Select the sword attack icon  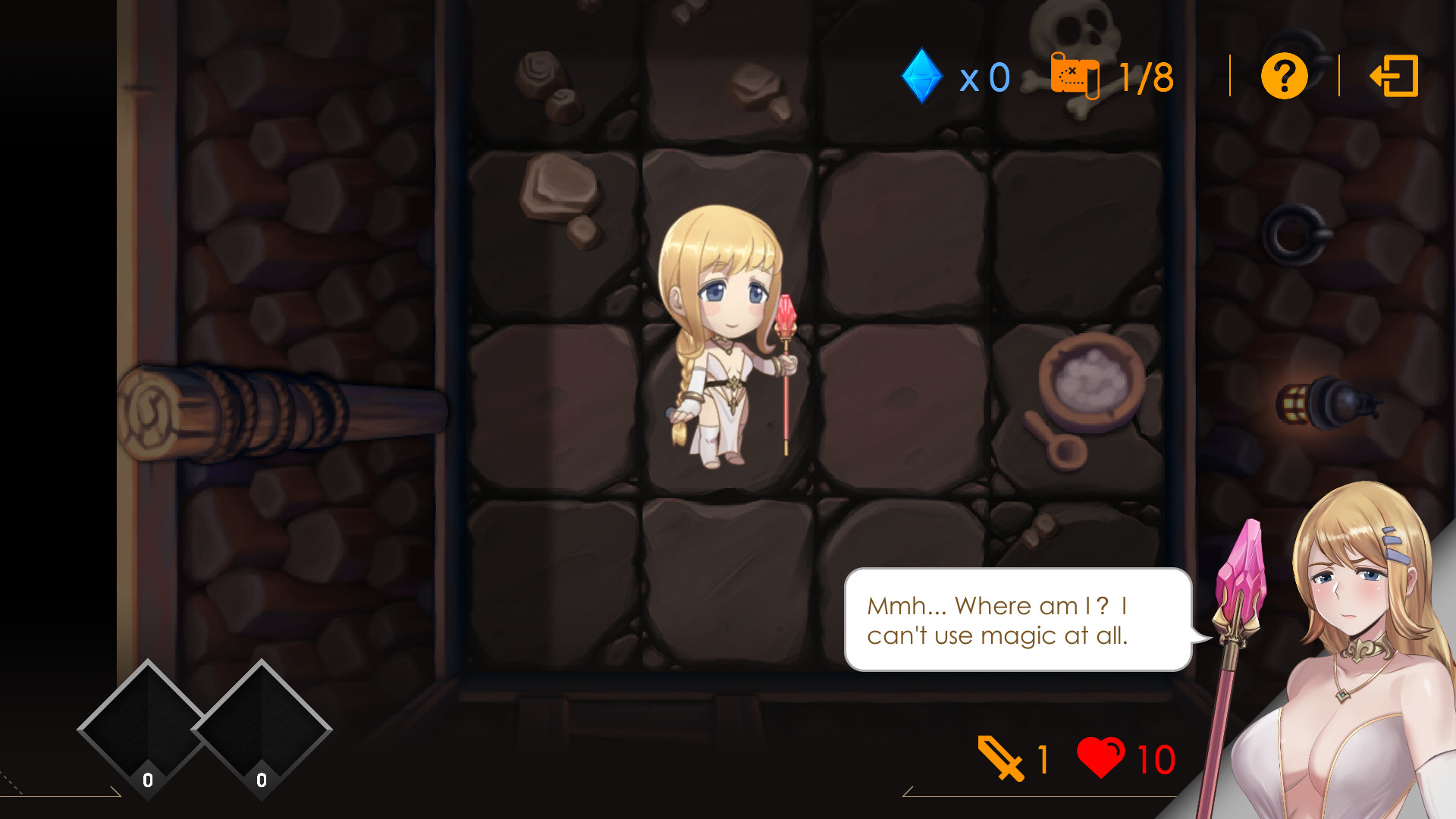click(999, 756)
